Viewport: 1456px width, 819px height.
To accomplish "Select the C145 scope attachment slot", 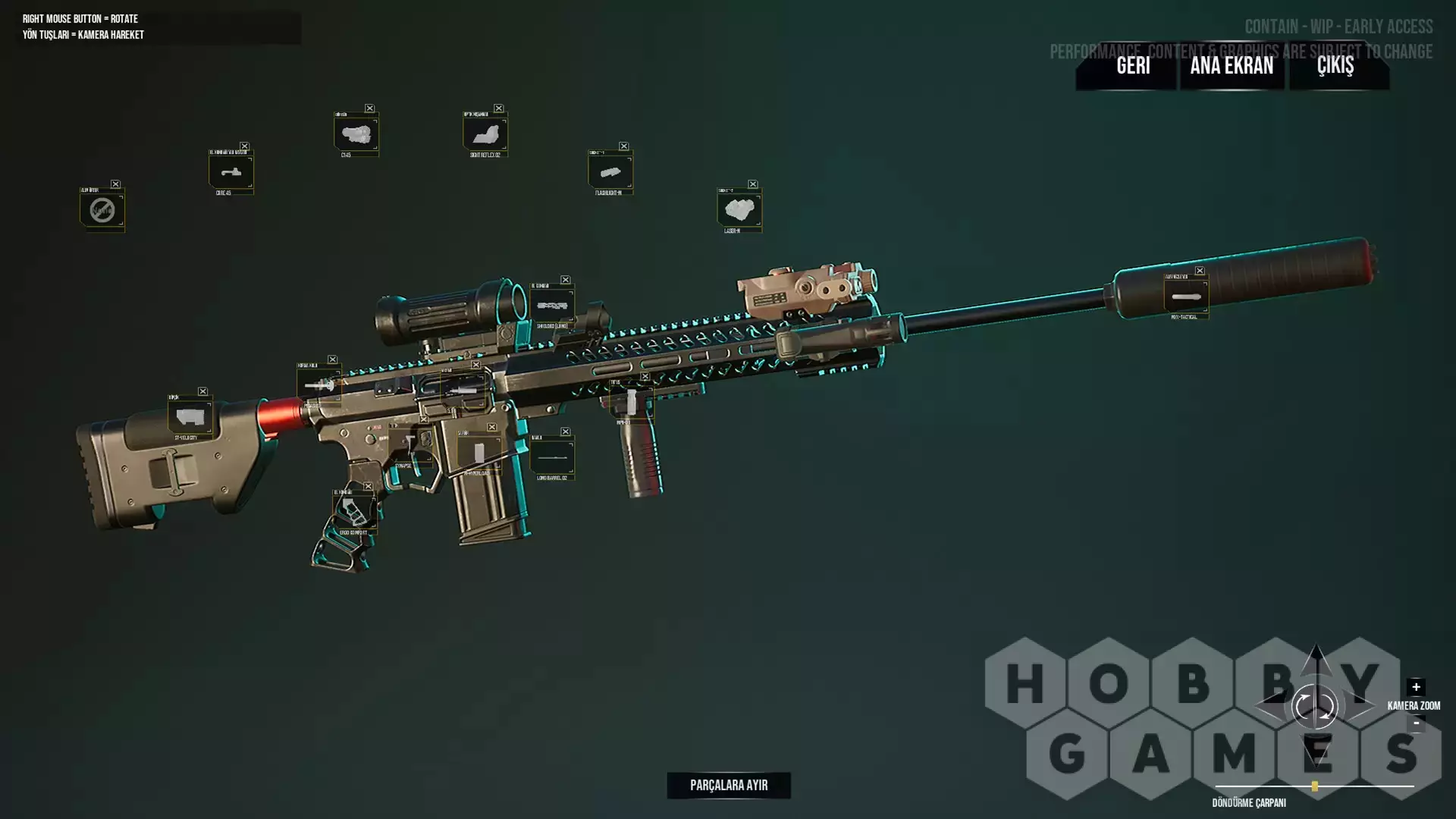I will pos(356,134).
